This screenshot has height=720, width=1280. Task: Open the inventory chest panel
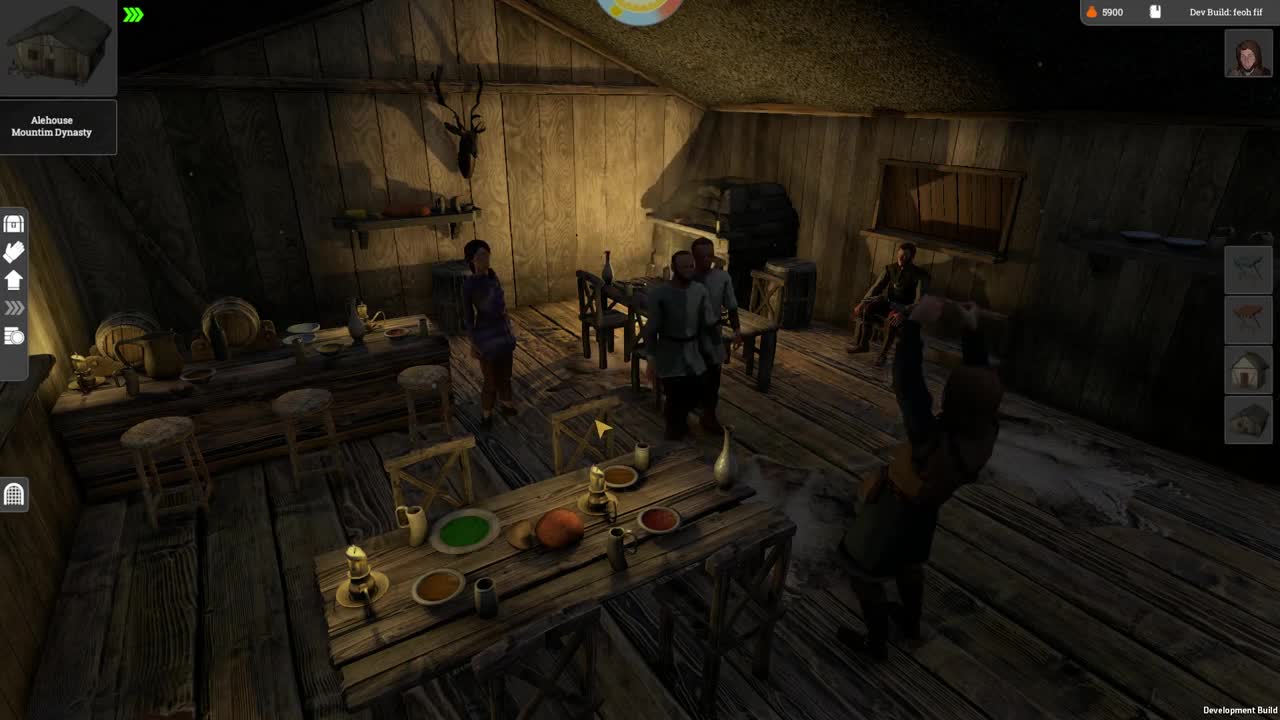14,223
